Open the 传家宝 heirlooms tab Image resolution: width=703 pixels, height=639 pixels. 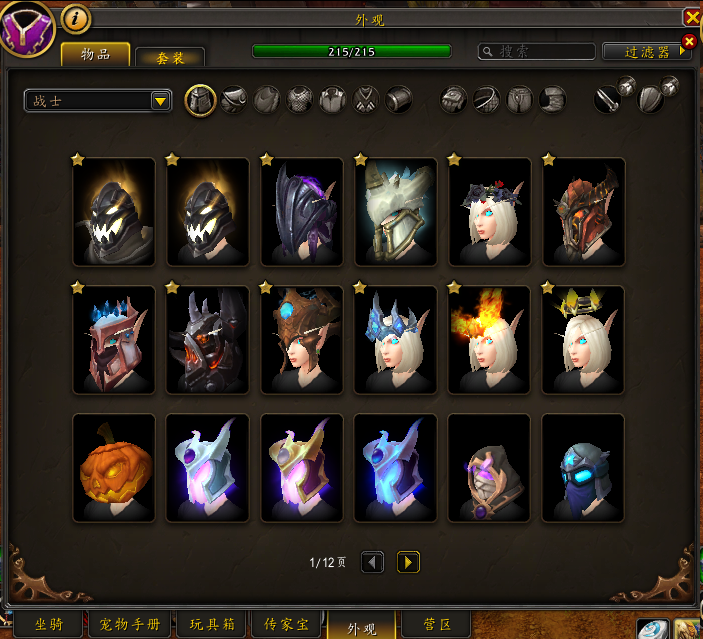coord(287,625)
